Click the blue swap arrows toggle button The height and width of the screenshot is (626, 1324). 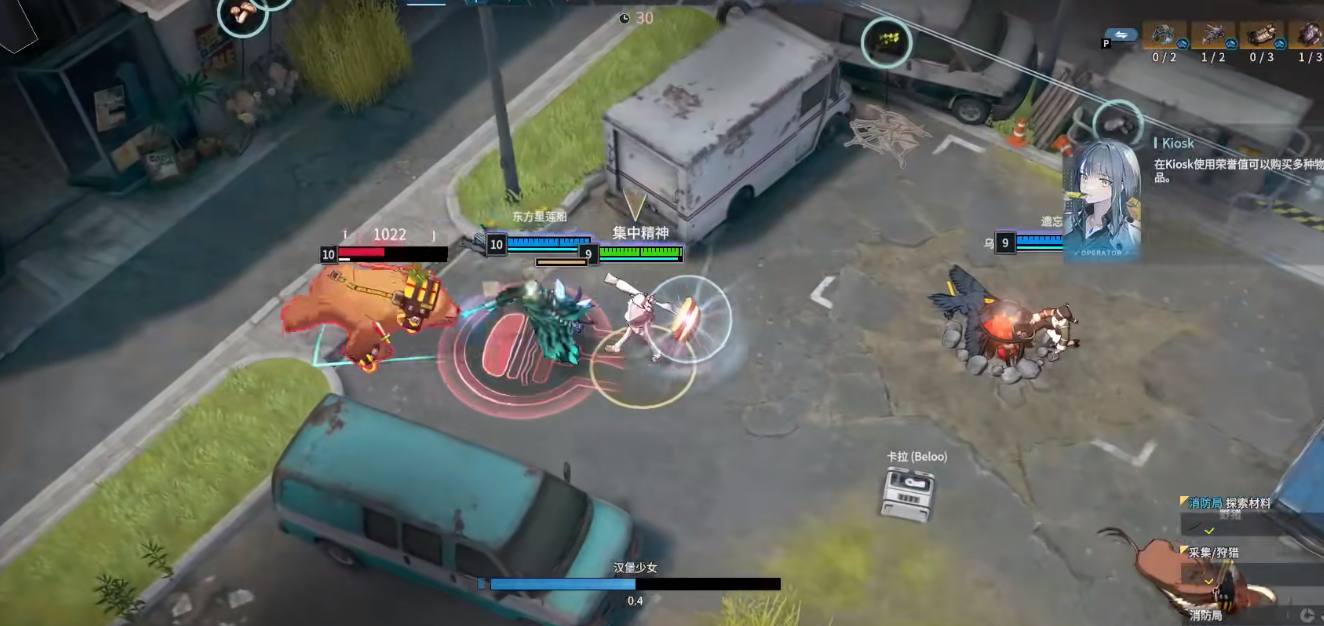click(1125, 35)
